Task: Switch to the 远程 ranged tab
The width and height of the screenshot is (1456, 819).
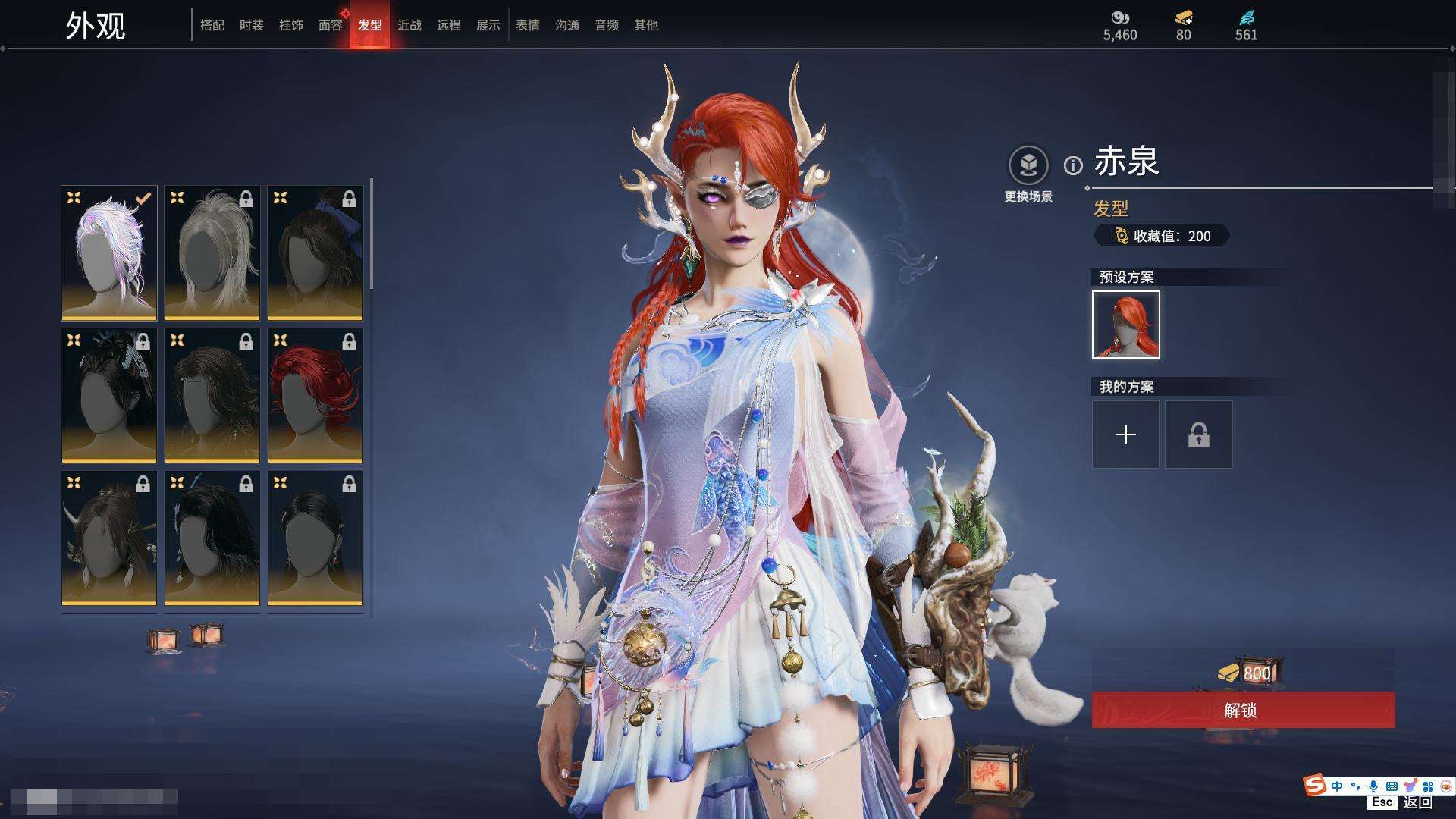Action: point(449,25)
